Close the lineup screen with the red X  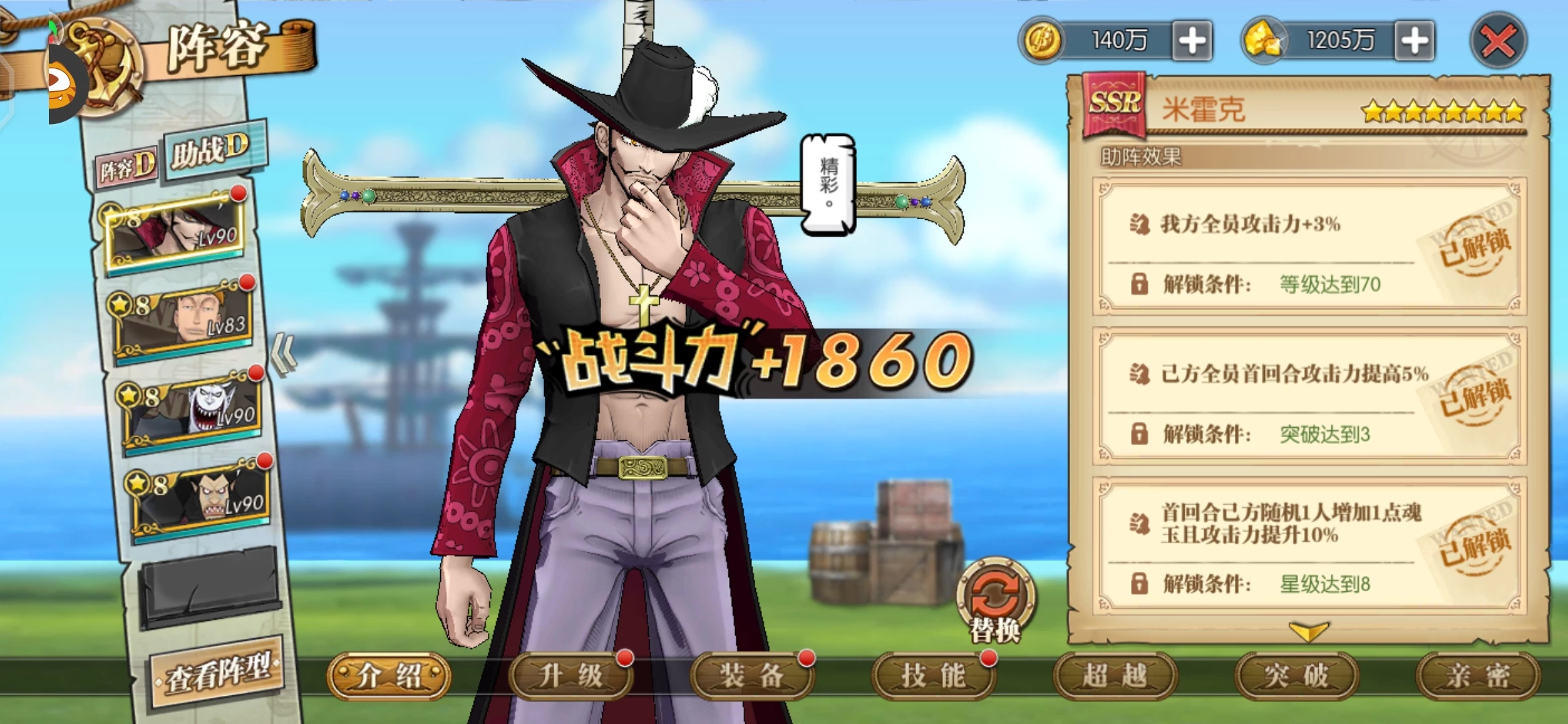[x=1498, y=41]
